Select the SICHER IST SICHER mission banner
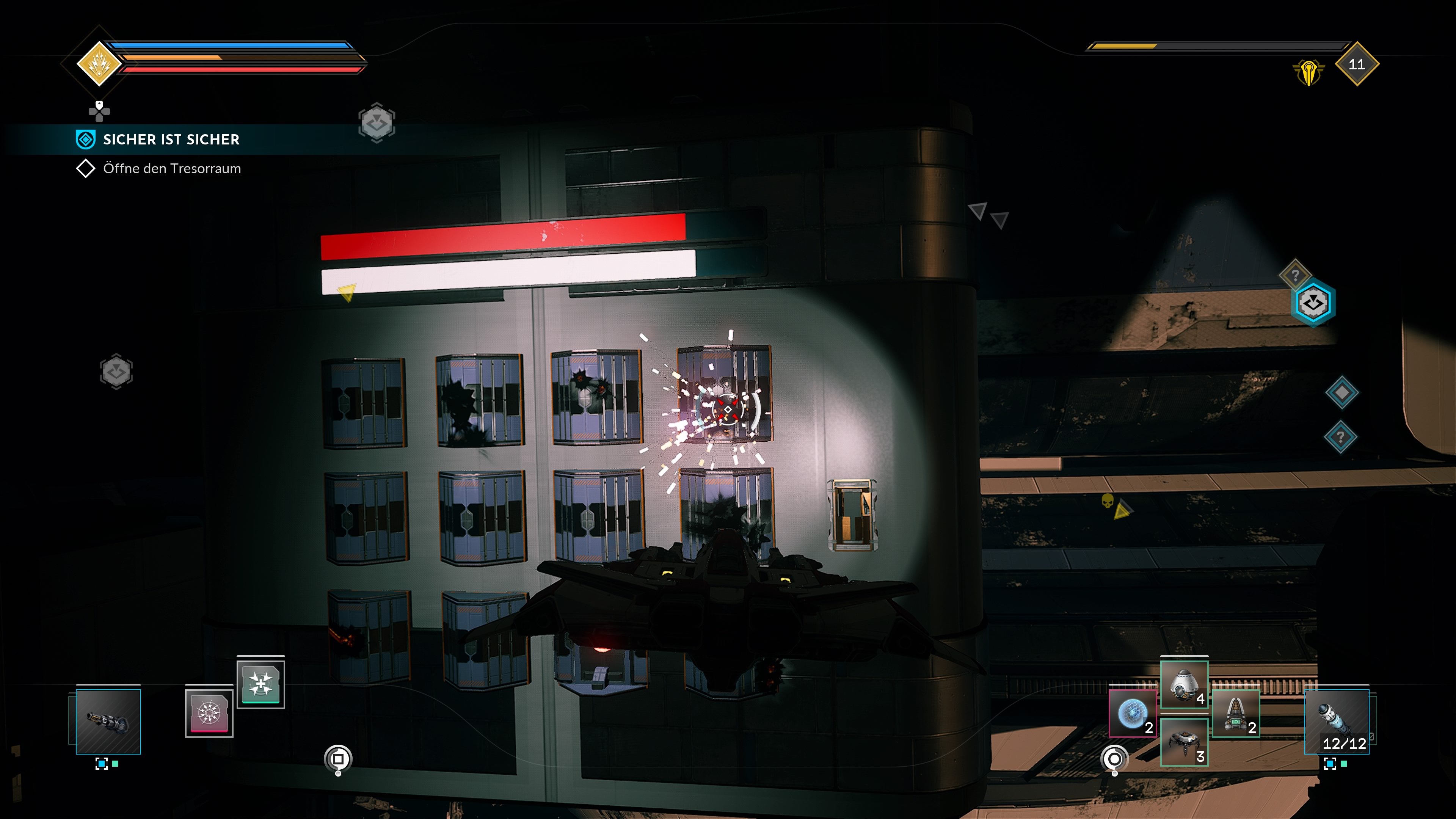The width and height of the screenshot is (1456, 819). 171,140
